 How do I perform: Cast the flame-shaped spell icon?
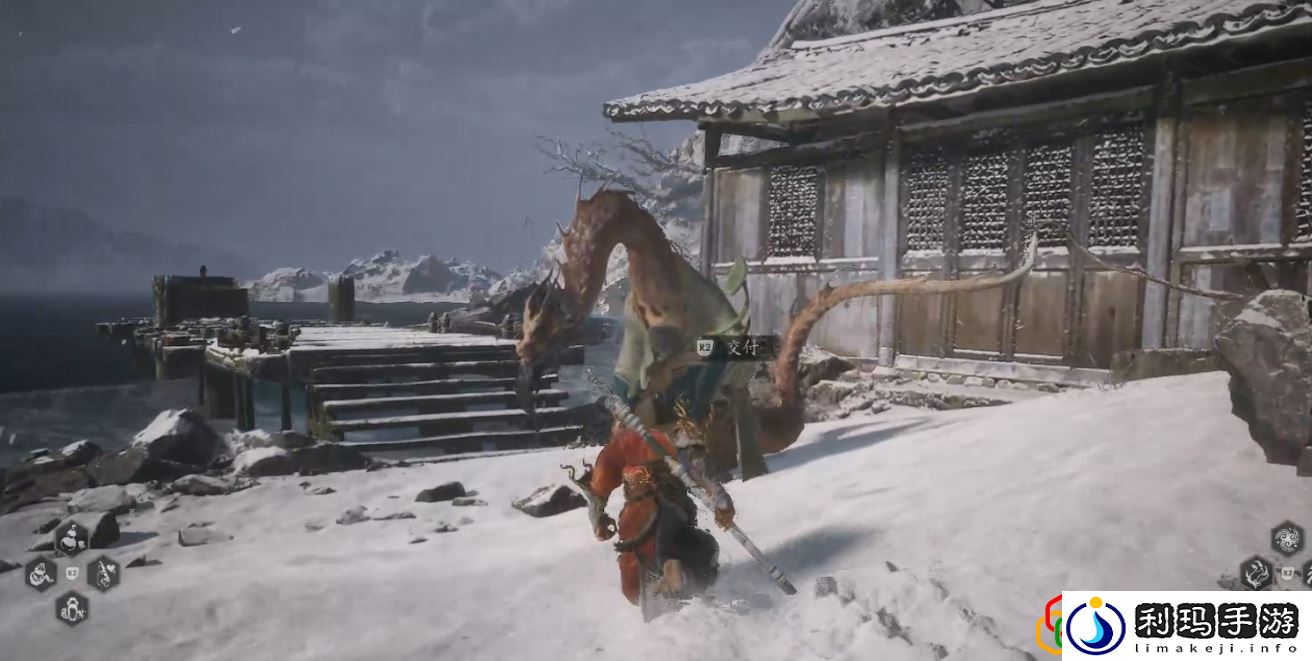(1256, 573)
